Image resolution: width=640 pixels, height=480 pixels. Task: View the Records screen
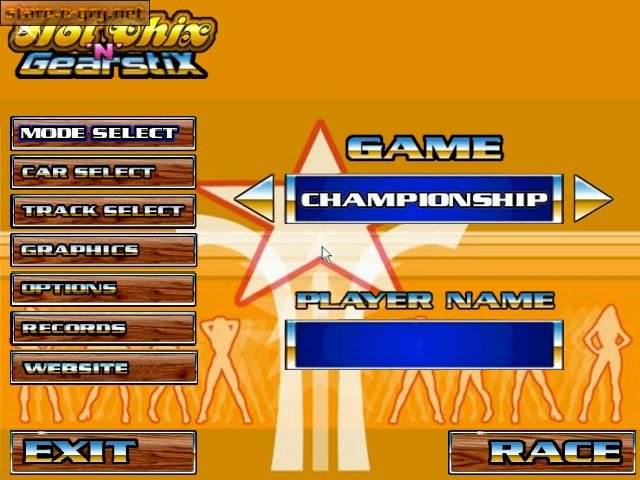coord(103,328)
